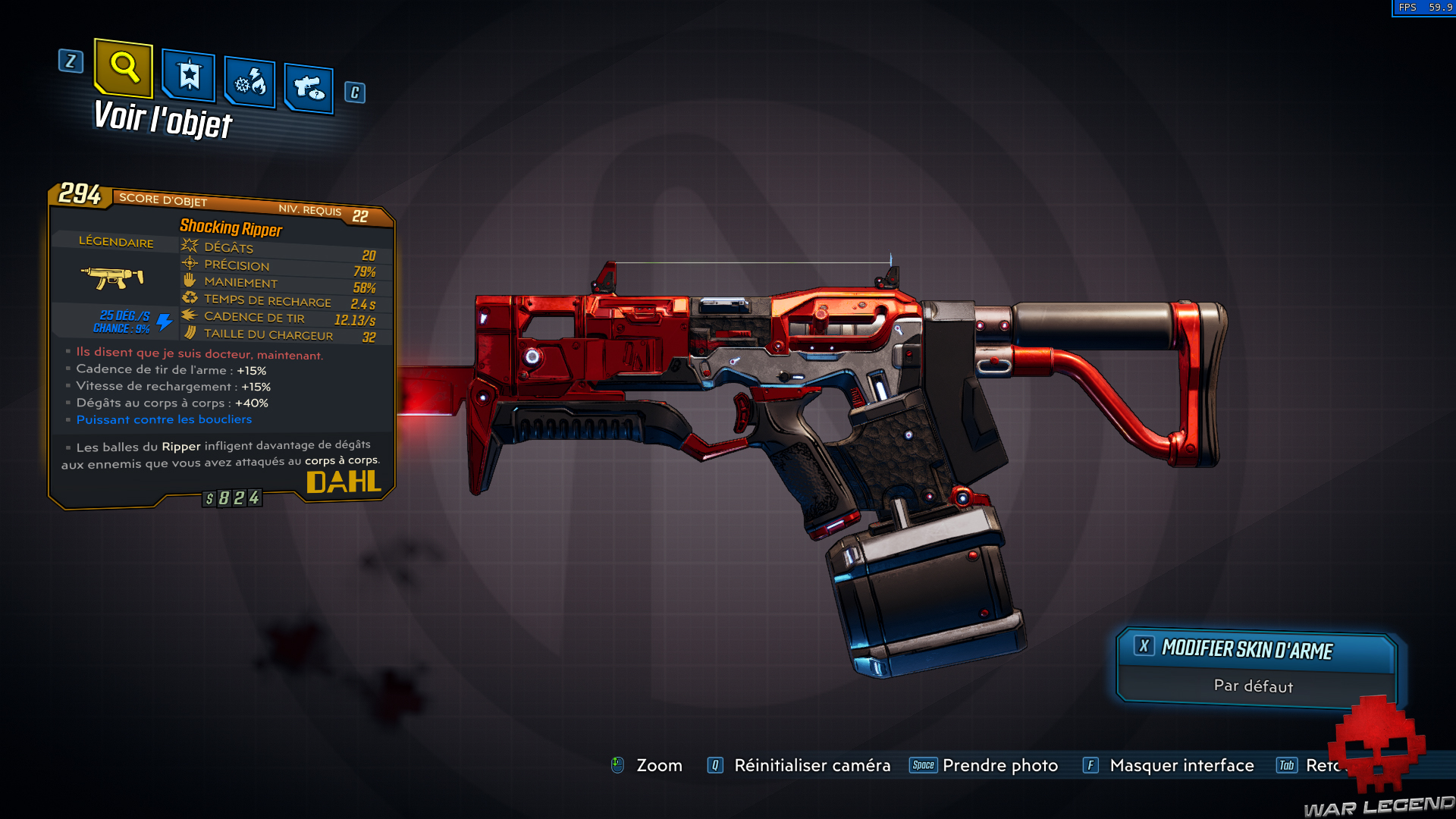This screenshot has height=819, width=1456.
Task: Click the DAHL manufacturer logo
Action: (345, 481)
